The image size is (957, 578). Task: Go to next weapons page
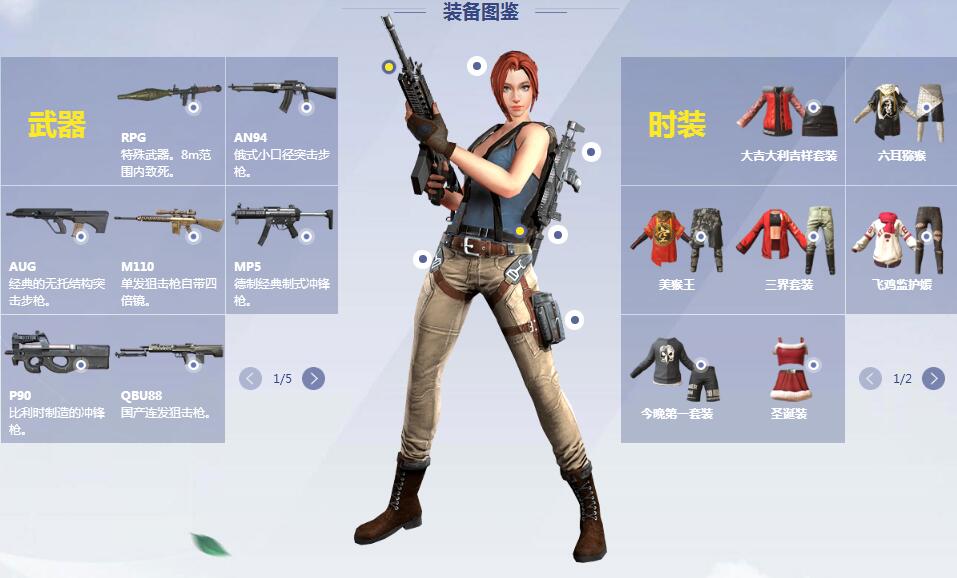coord(313,378)
